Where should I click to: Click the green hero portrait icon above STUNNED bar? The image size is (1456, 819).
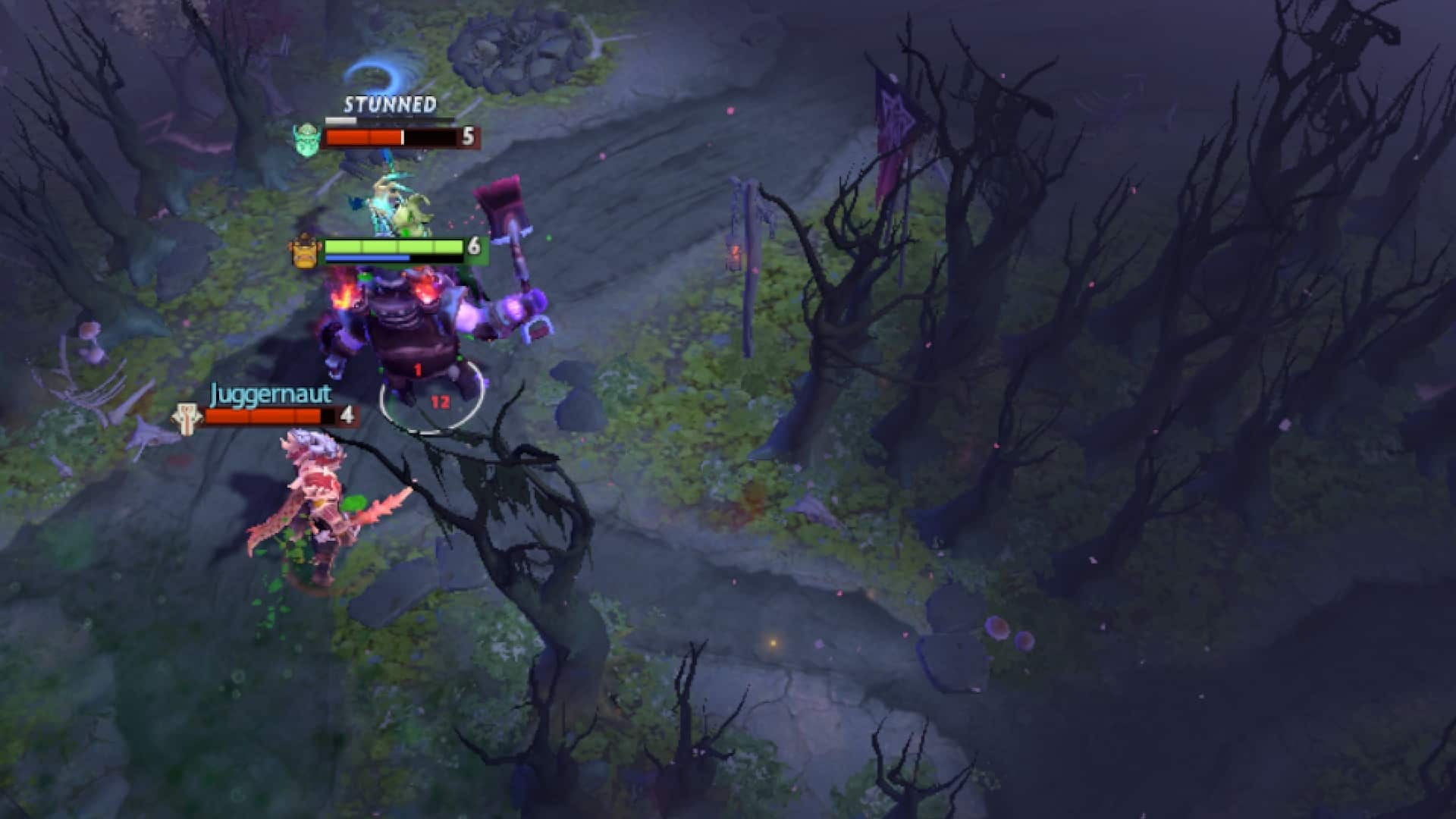pos(306,139)
